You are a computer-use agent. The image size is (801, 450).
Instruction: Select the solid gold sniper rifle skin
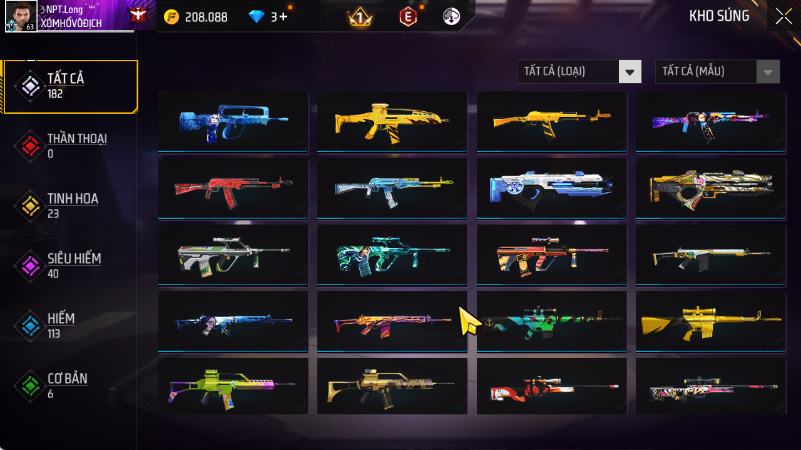point(711,322)
